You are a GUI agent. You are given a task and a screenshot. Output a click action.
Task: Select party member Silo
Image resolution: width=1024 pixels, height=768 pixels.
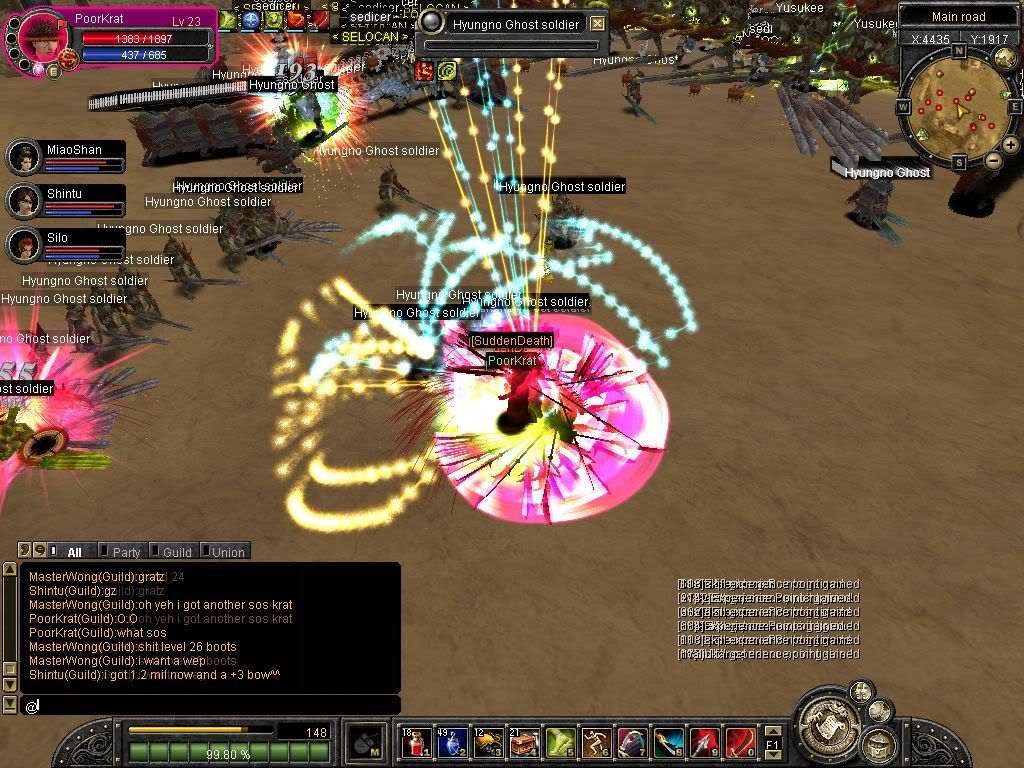pos(24,244)
